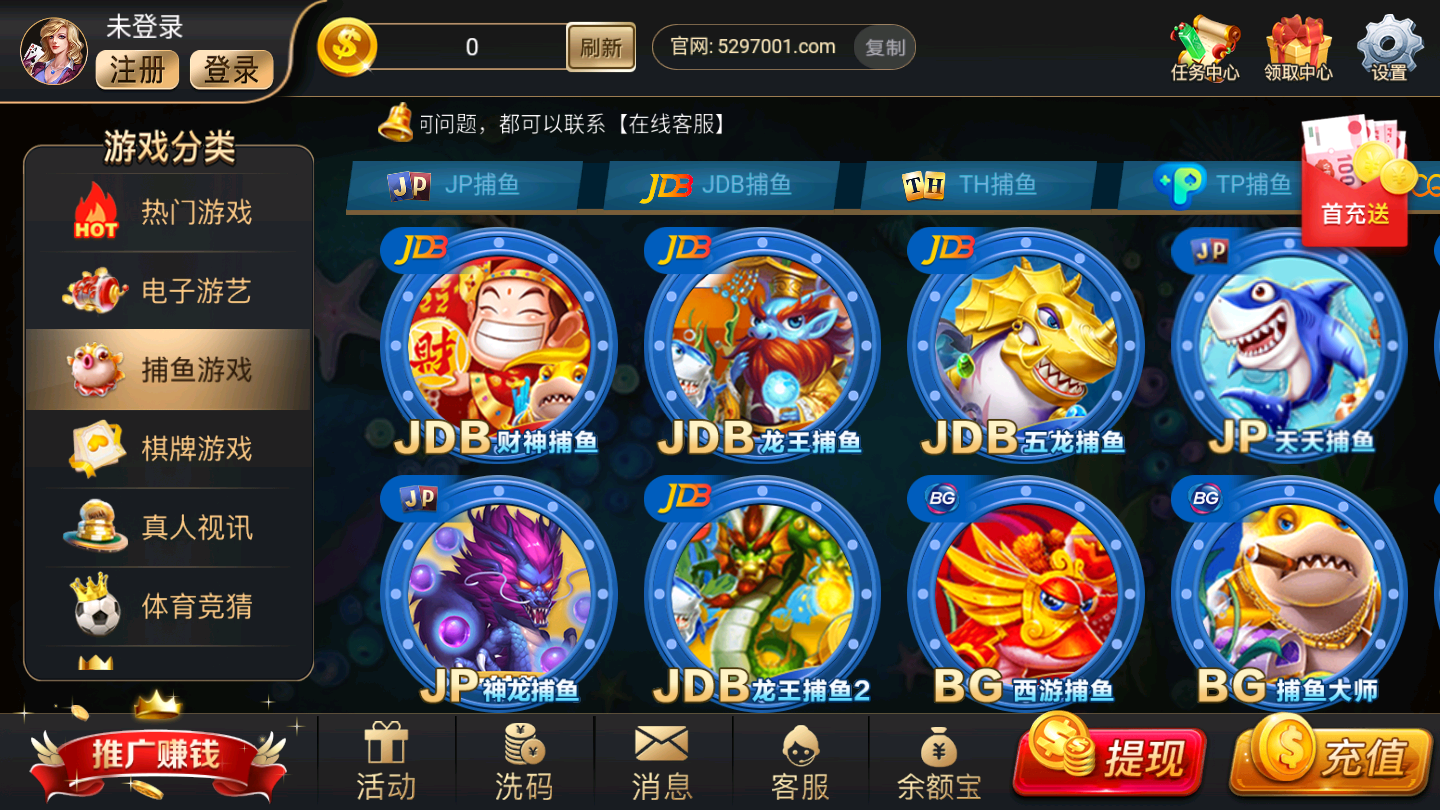Contact 客服 customer service
This screenshot has width=1440, height=810.
[x=800, y=763]
